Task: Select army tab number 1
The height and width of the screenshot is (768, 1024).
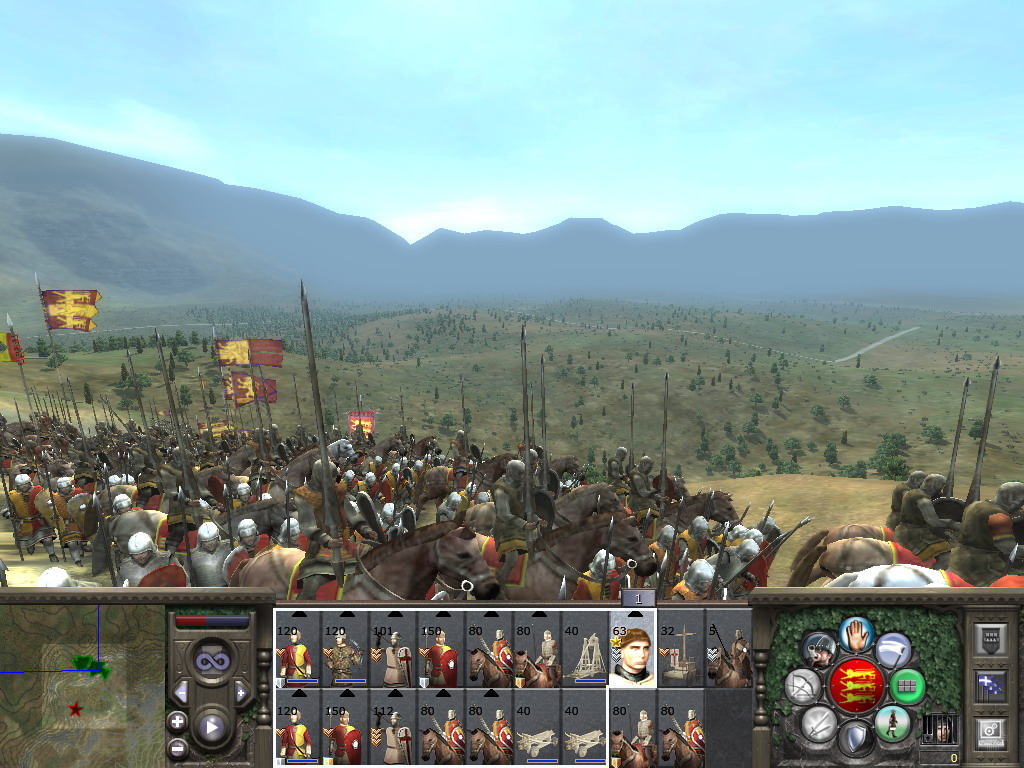Action: click(638, 597)
